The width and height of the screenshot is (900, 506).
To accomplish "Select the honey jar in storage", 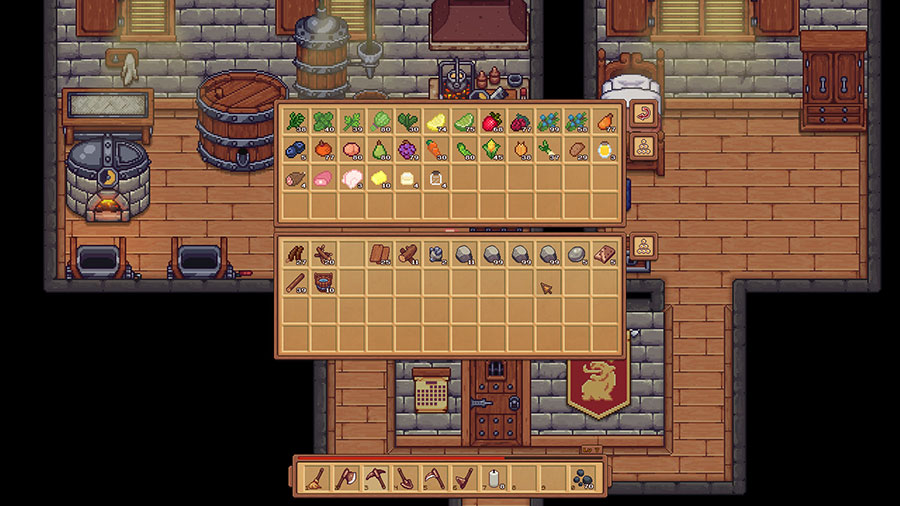I will pyautogui.click(x=603, y=150).
